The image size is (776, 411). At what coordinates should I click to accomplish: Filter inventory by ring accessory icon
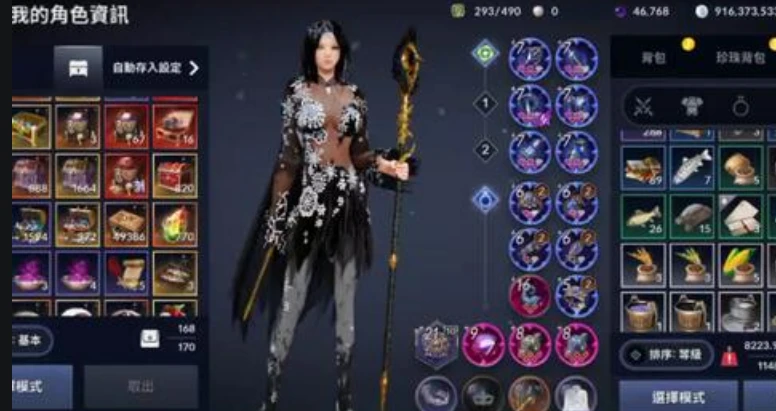[739, 105]
